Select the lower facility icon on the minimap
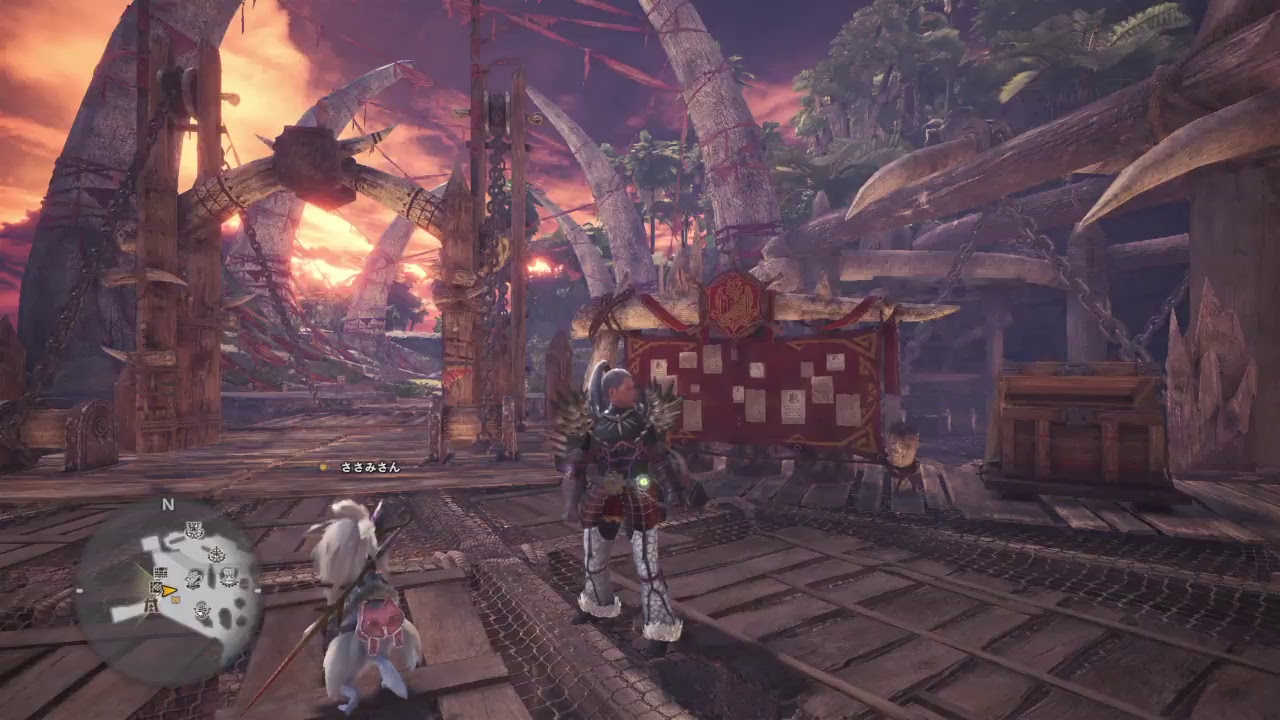Image resolution: width=1280 pixels, height=720 pixels. (x=200, y=610)
